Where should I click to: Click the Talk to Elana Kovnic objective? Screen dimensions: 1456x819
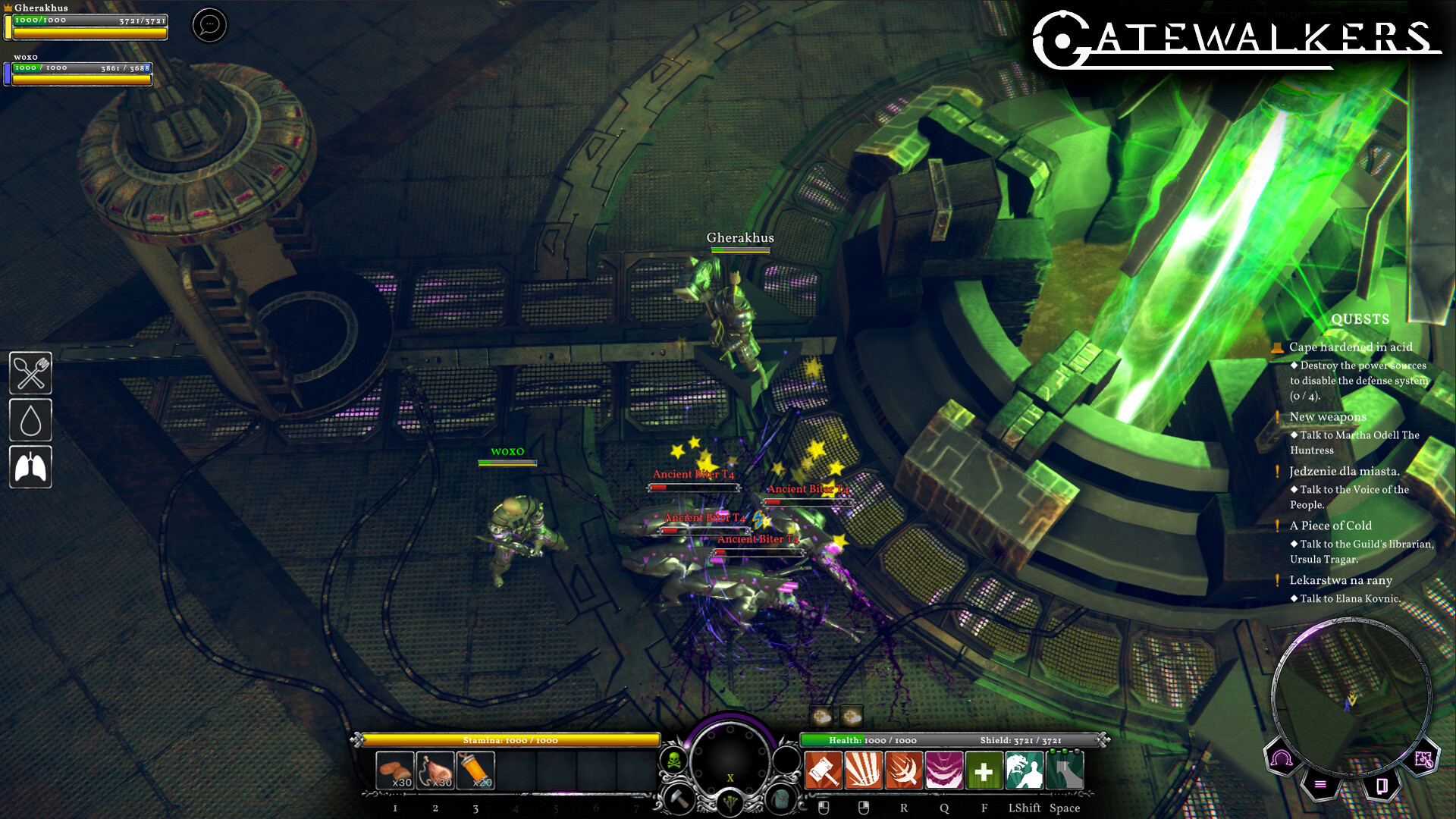pyautogui.click(x=1346, y=598)
